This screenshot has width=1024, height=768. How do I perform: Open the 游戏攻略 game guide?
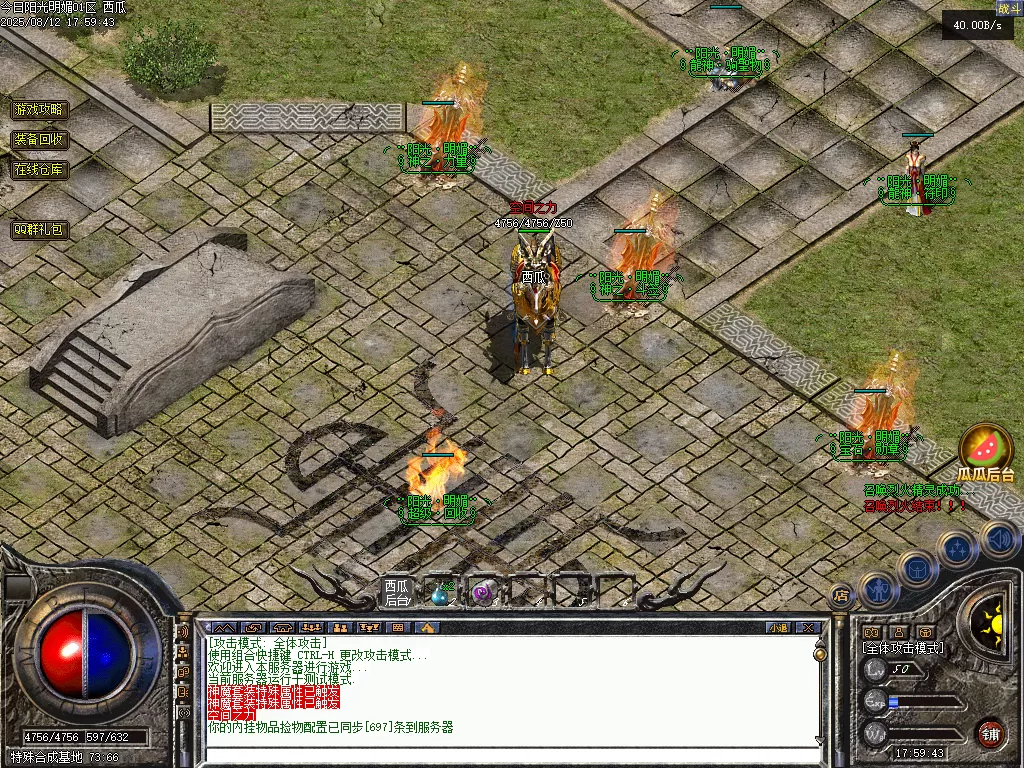click(x=40, y=110)
